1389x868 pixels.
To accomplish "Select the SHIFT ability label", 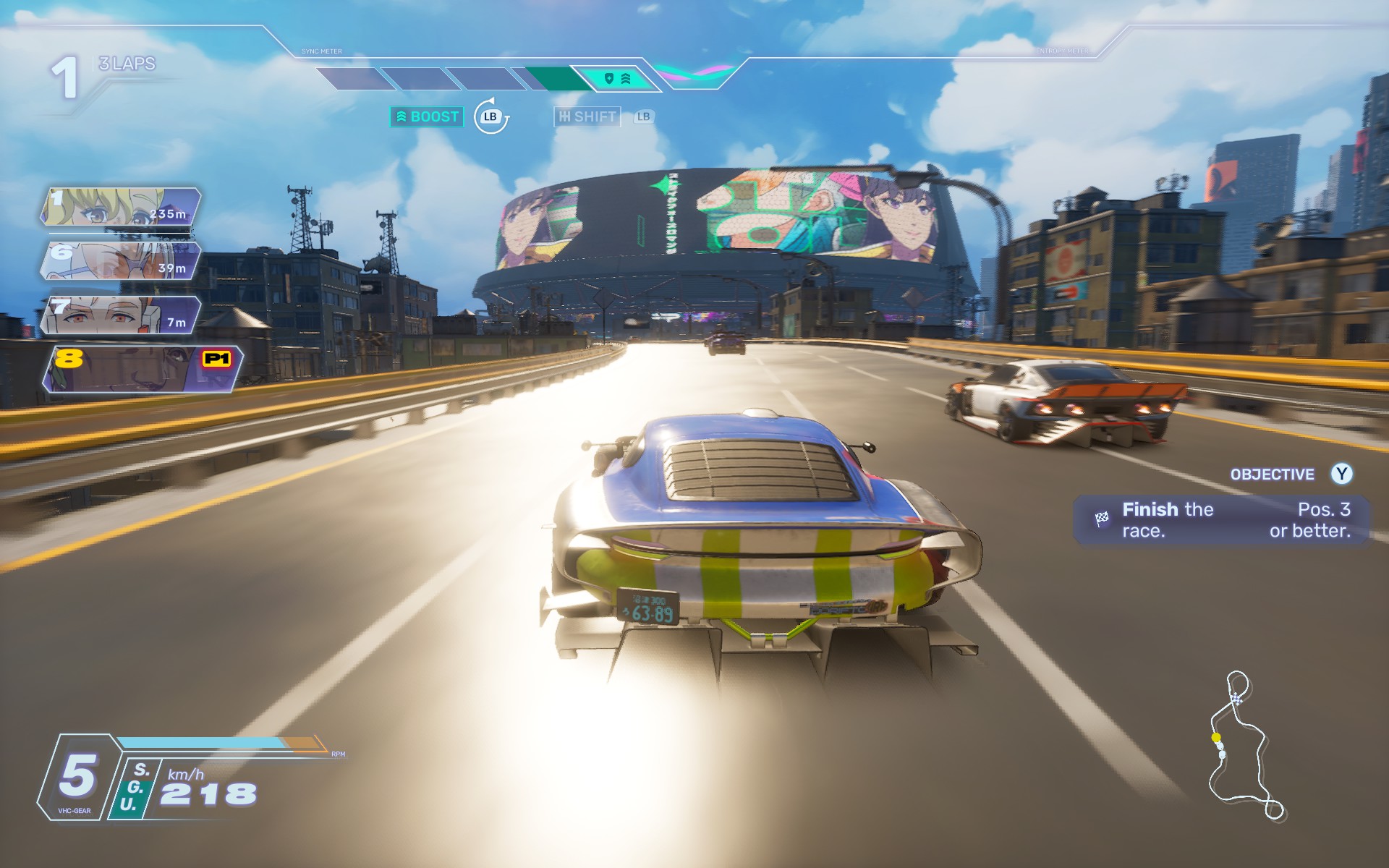I will click(x=587, y=116).
